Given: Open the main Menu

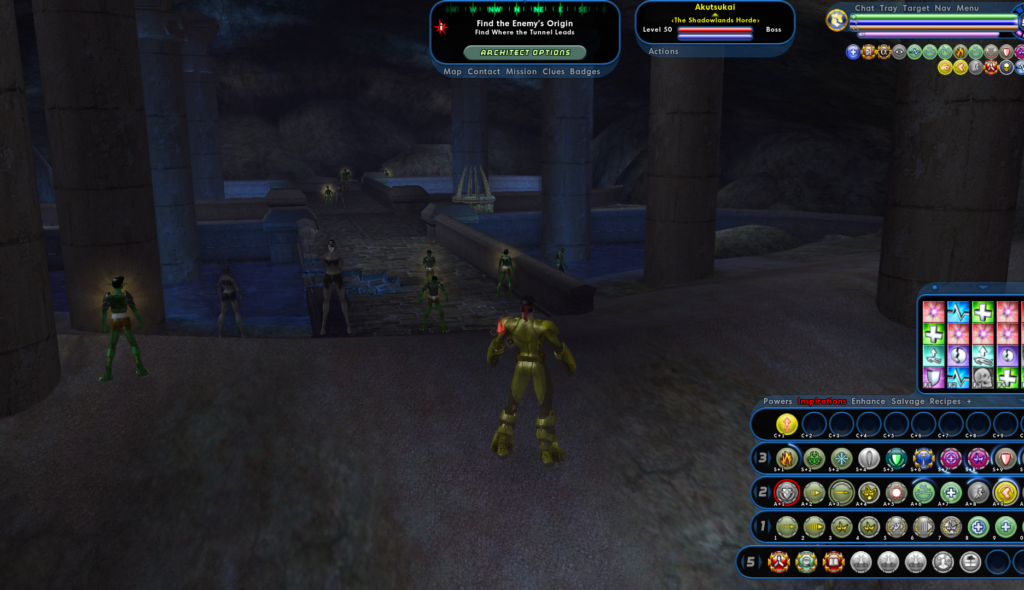Looking at the screenshot, I should 967,8.
